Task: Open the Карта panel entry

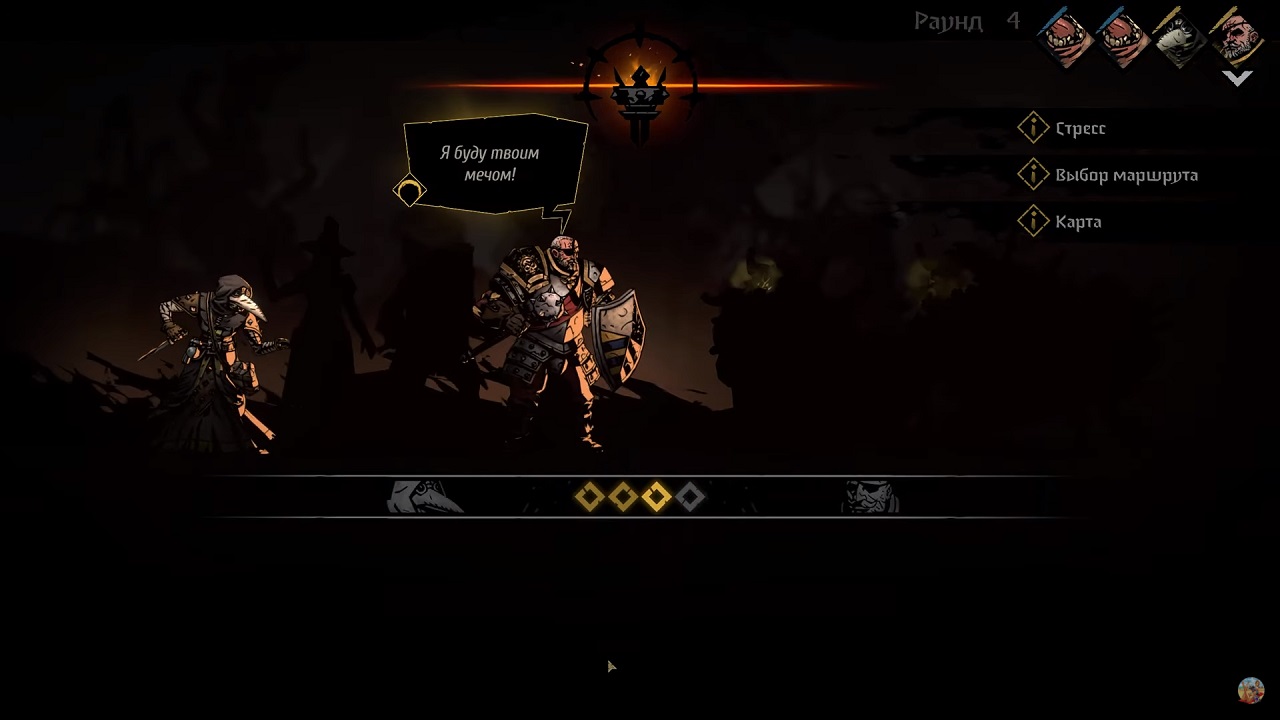Action: (x=1078, y=221)
